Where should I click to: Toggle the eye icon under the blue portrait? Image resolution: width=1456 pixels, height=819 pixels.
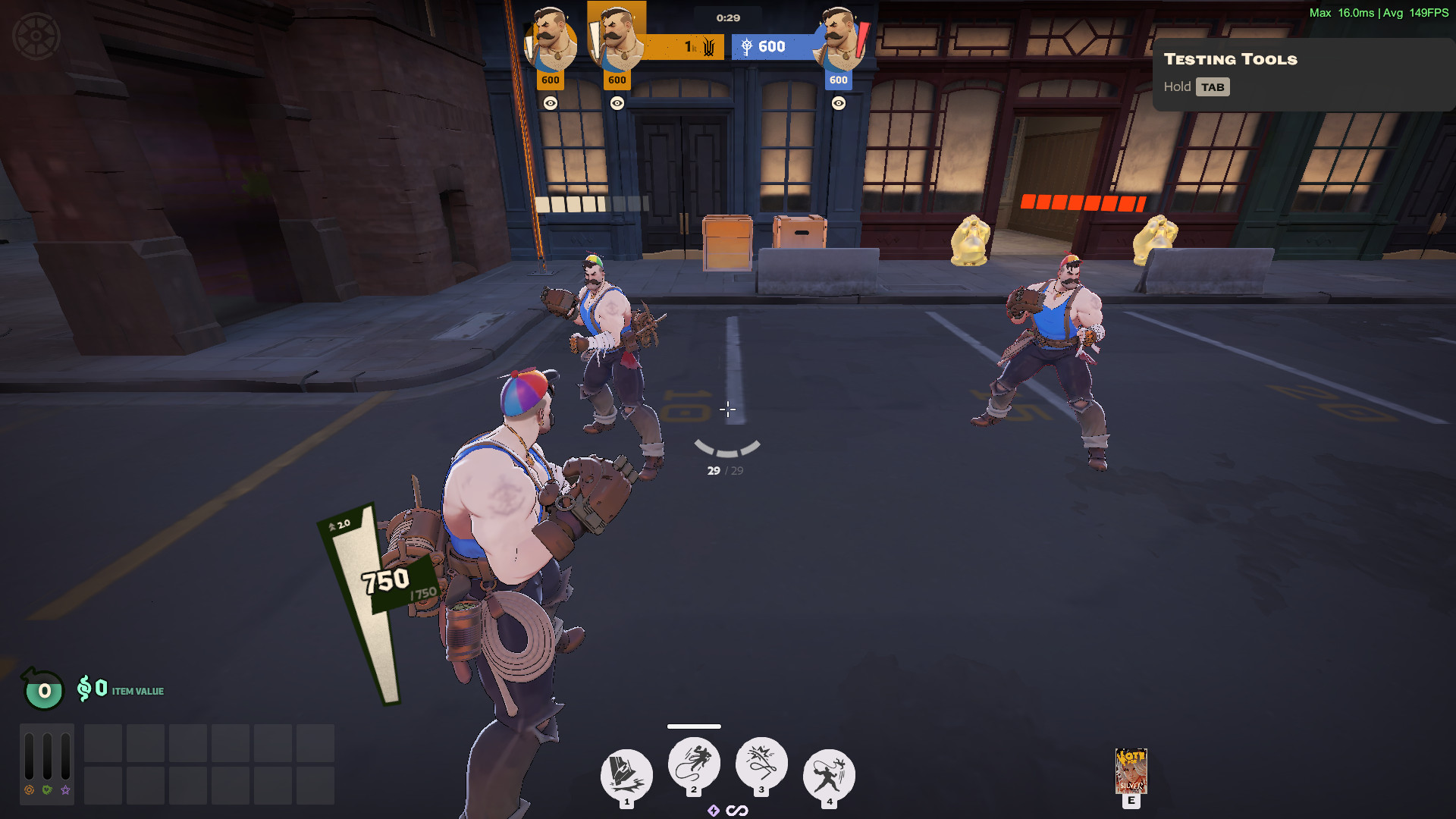[838, 103]
